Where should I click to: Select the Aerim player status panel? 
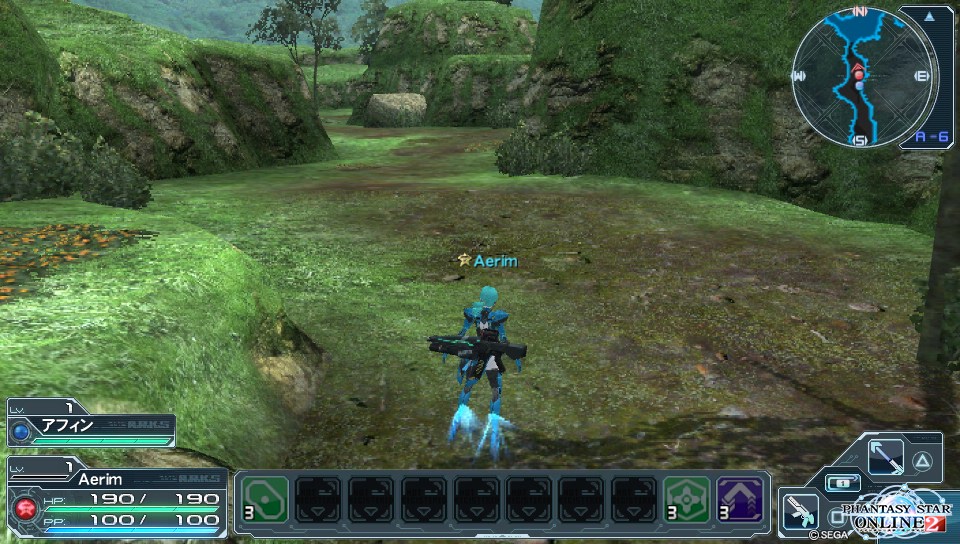click(x=115, y=499)
